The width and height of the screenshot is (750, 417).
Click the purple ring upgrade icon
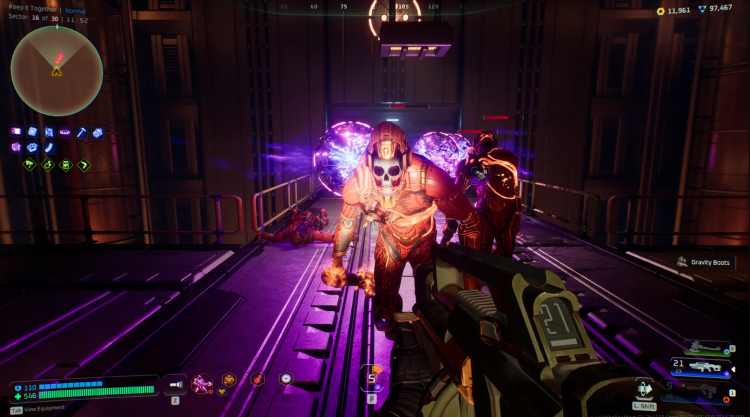point(65,132)
